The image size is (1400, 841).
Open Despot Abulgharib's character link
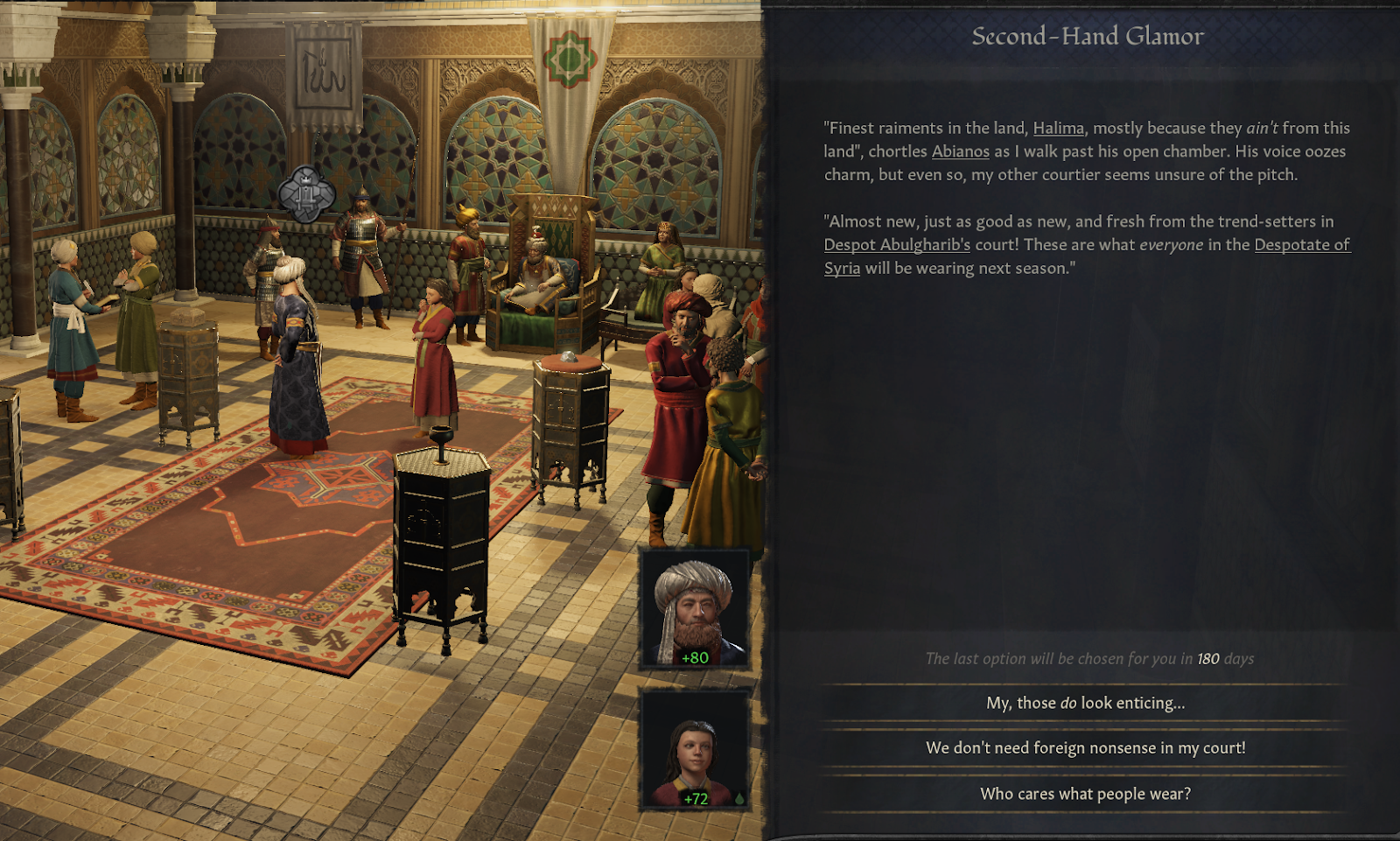click(897, 245)
